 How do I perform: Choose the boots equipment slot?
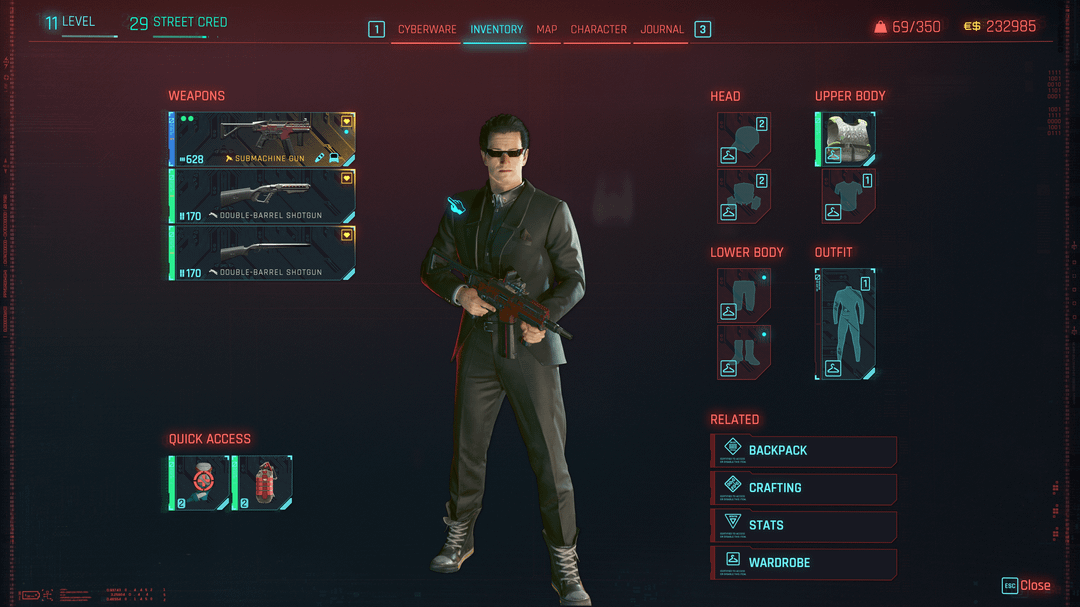tap(744, 352)
